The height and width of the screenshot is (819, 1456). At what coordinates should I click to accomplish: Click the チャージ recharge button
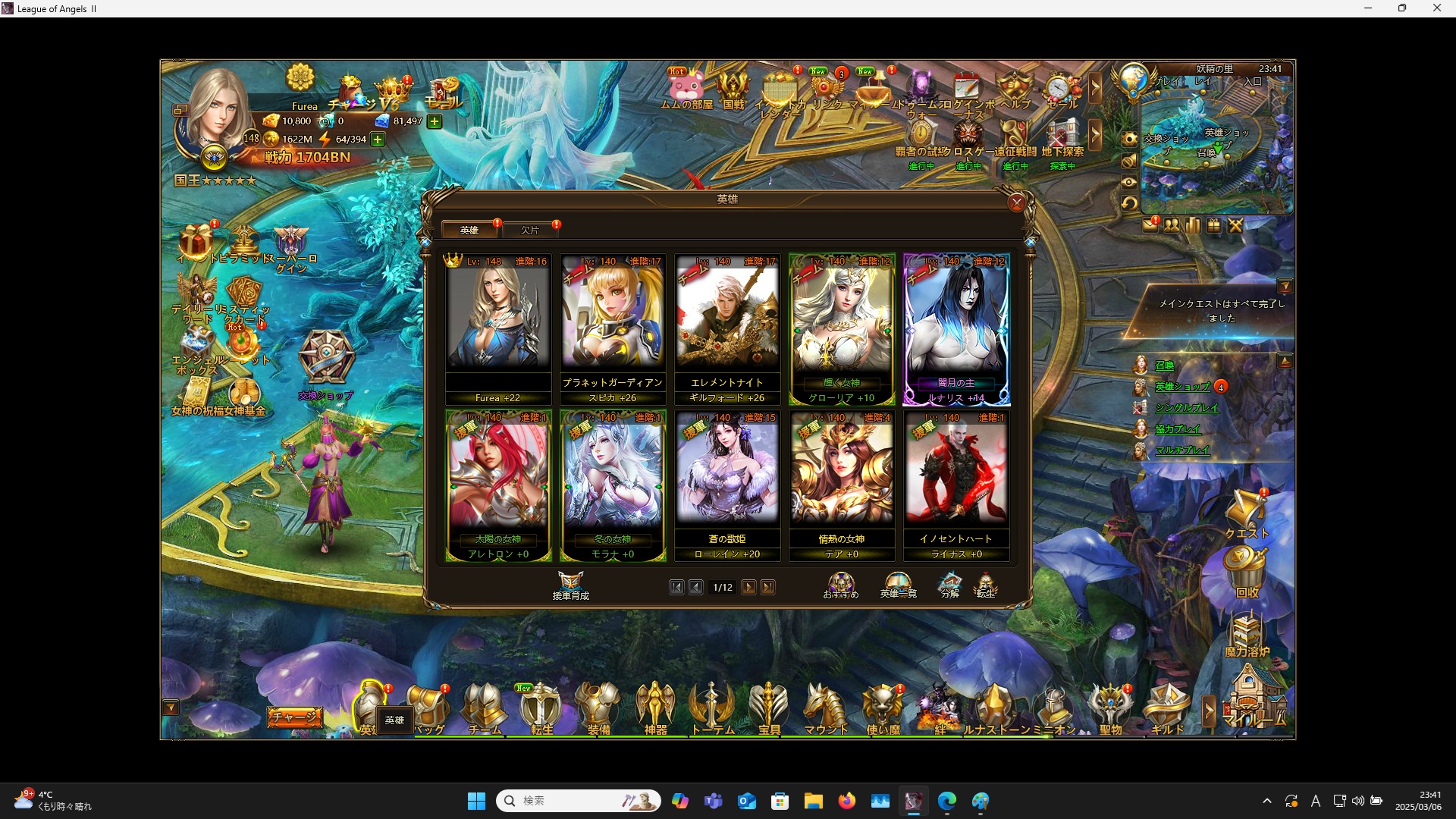pos(296,716)
